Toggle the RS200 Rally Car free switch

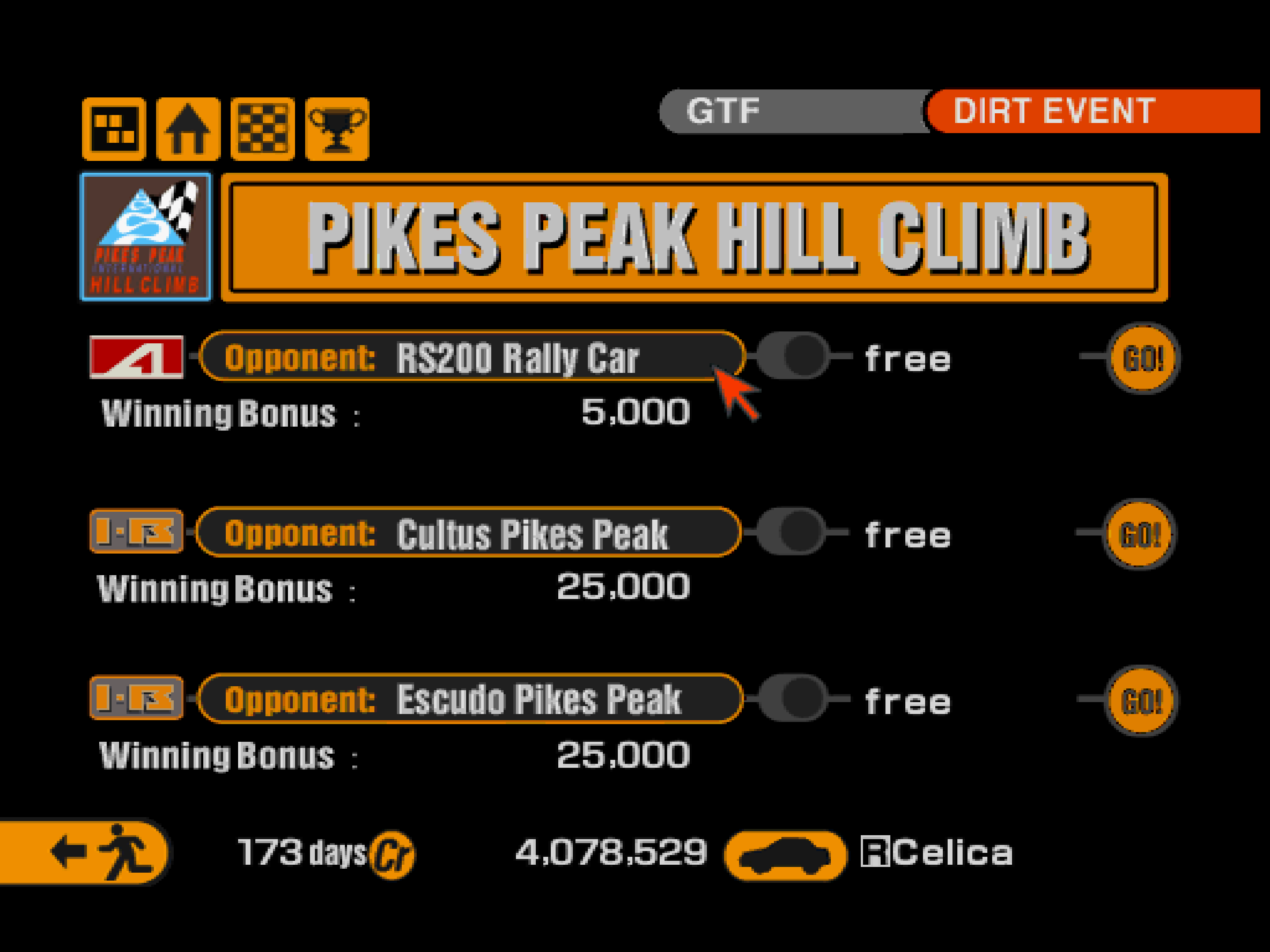(793, 356)
